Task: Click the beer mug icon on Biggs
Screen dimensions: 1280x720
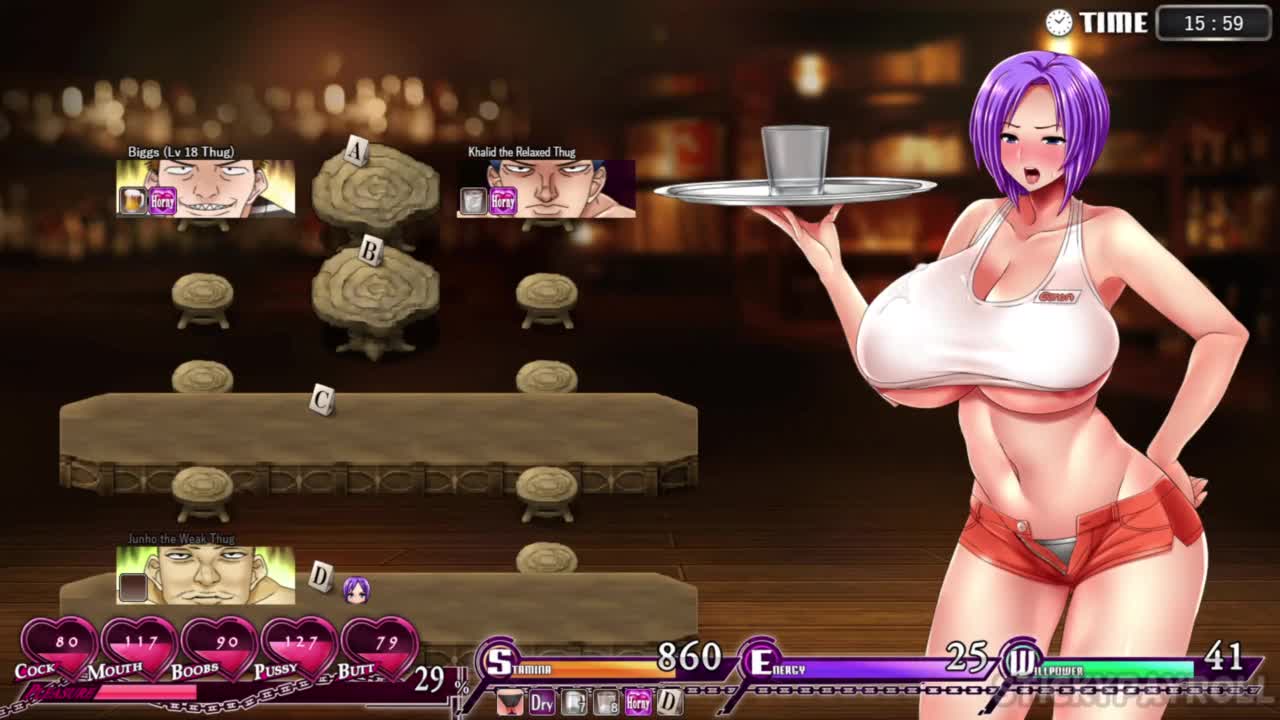Action: coord(133,201)
